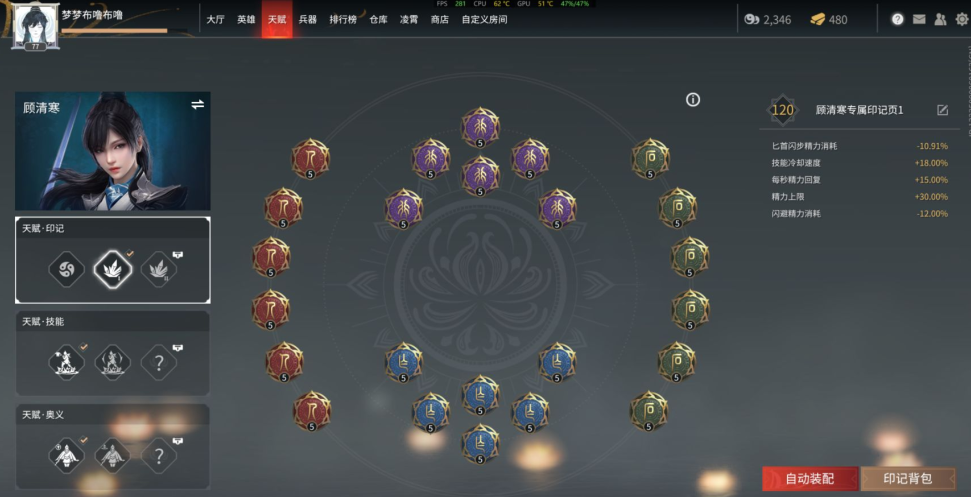This screenshot has height=497, width=971.
Task: Open the info circle icon
Action: [x=693, y=99]
